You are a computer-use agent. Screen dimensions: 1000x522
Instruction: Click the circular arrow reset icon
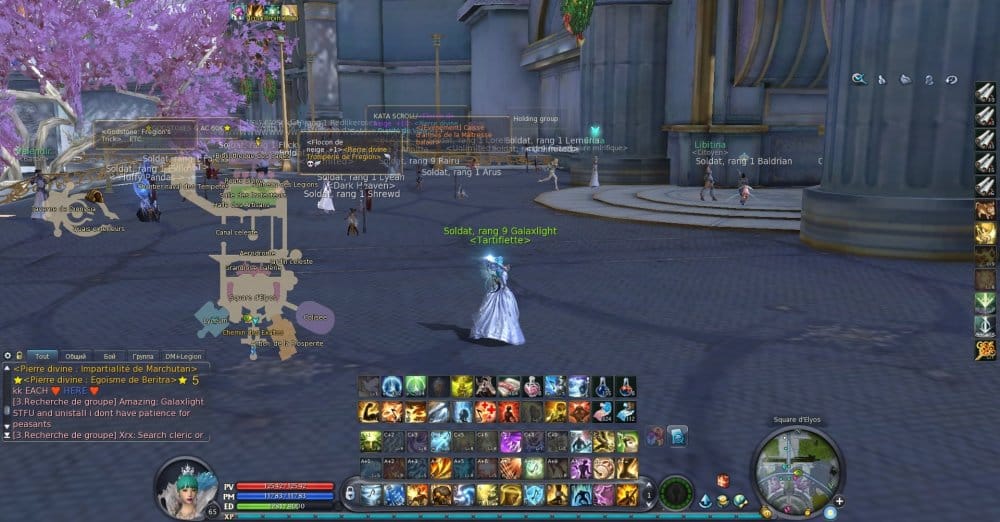[951, 79]
